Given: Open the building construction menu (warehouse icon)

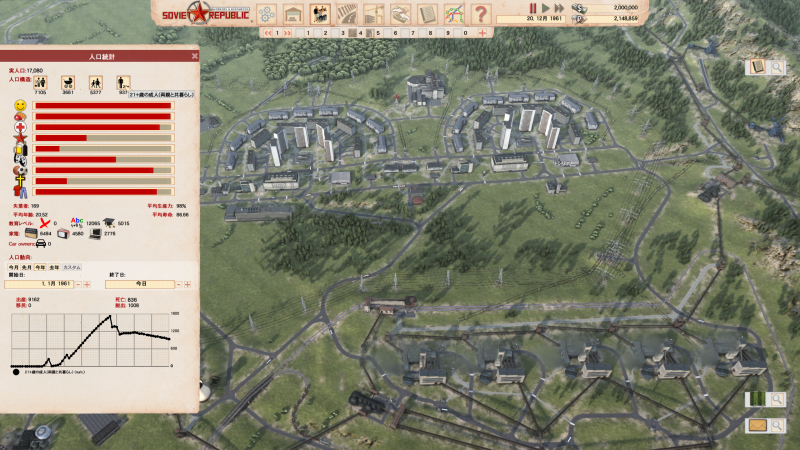Looking at the screenshot, I should pyautogui.click(x=294, y=14).
